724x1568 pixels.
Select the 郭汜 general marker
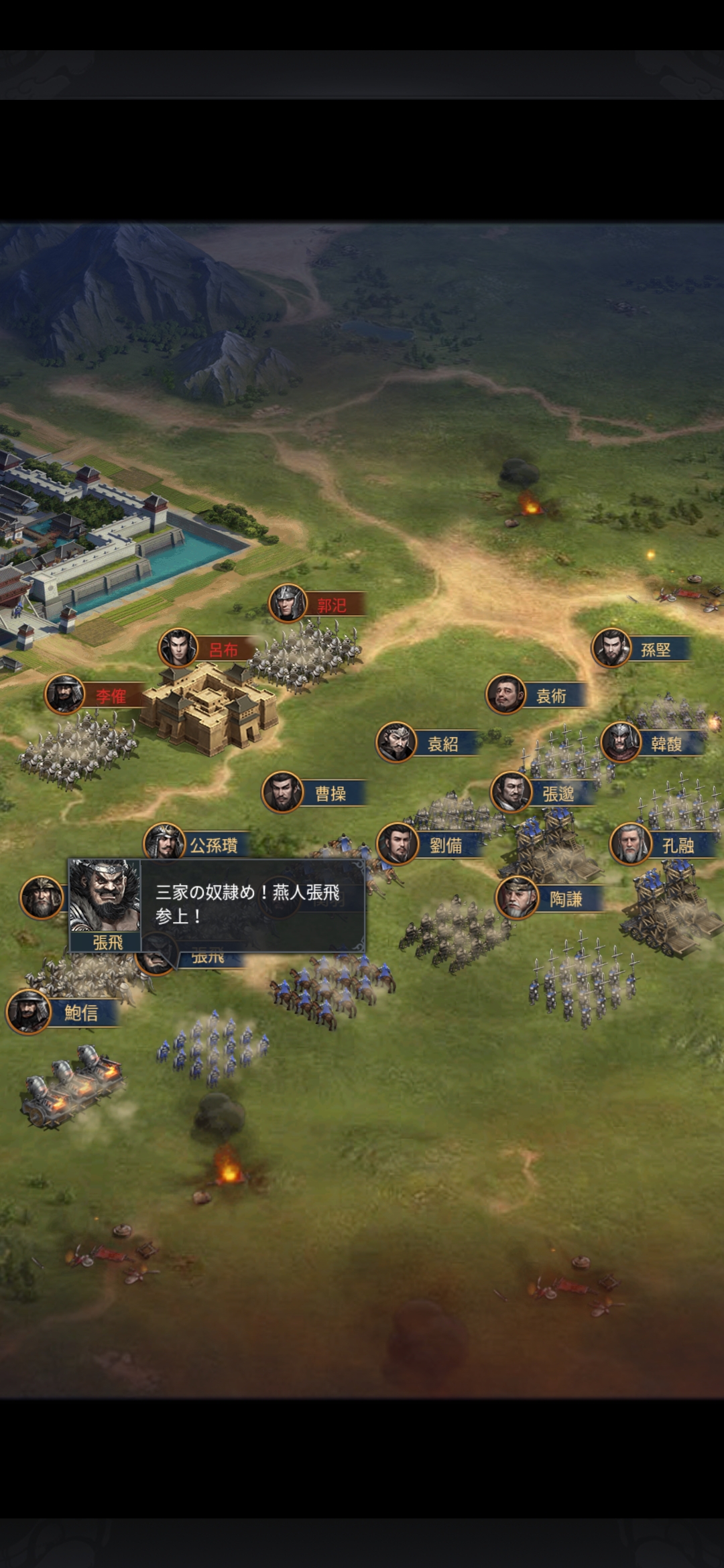[x=317, y=604]
